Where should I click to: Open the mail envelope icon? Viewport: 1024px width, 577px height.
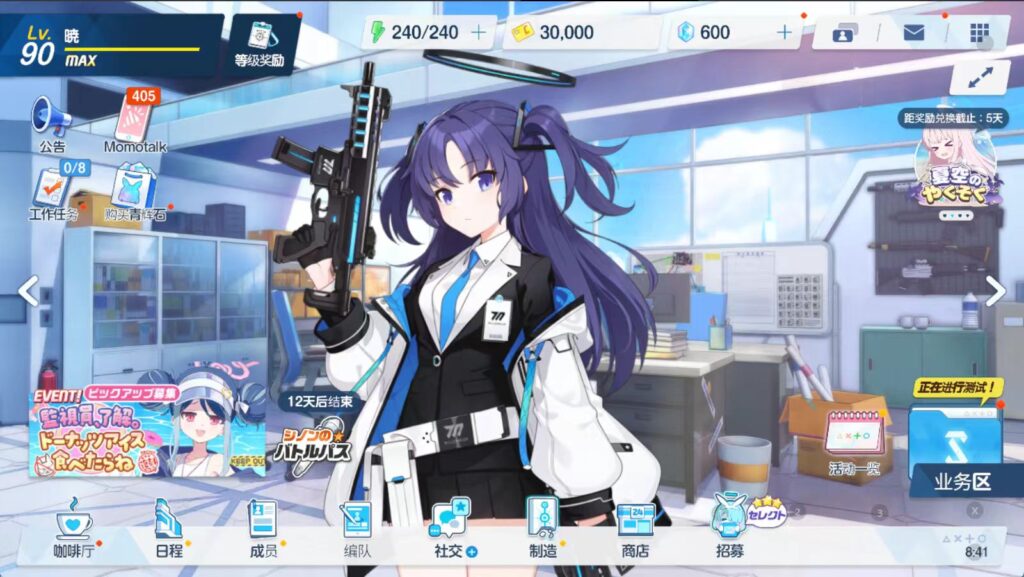913,32
